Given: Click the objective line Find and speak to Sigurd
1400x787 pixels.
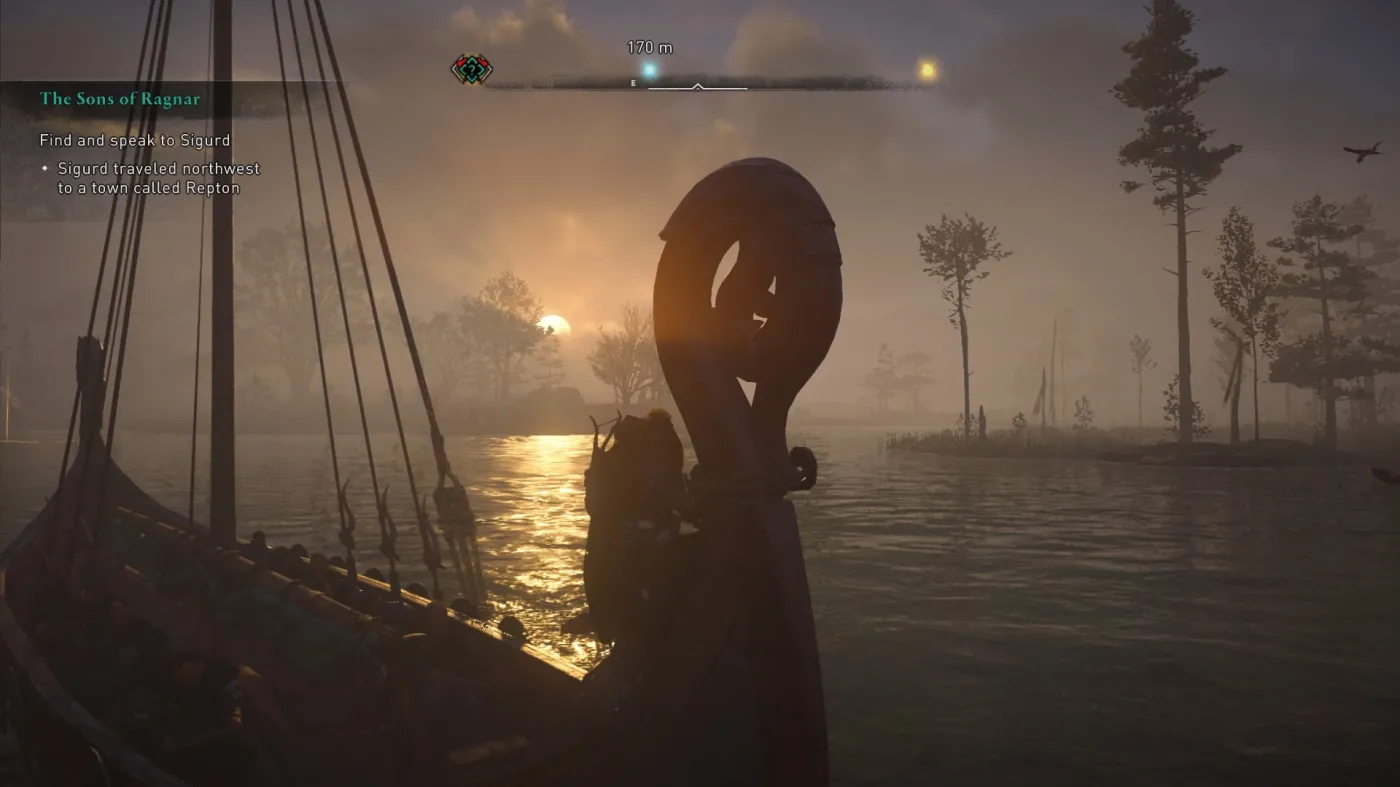Looking at the screenshot, I should 134,140.
